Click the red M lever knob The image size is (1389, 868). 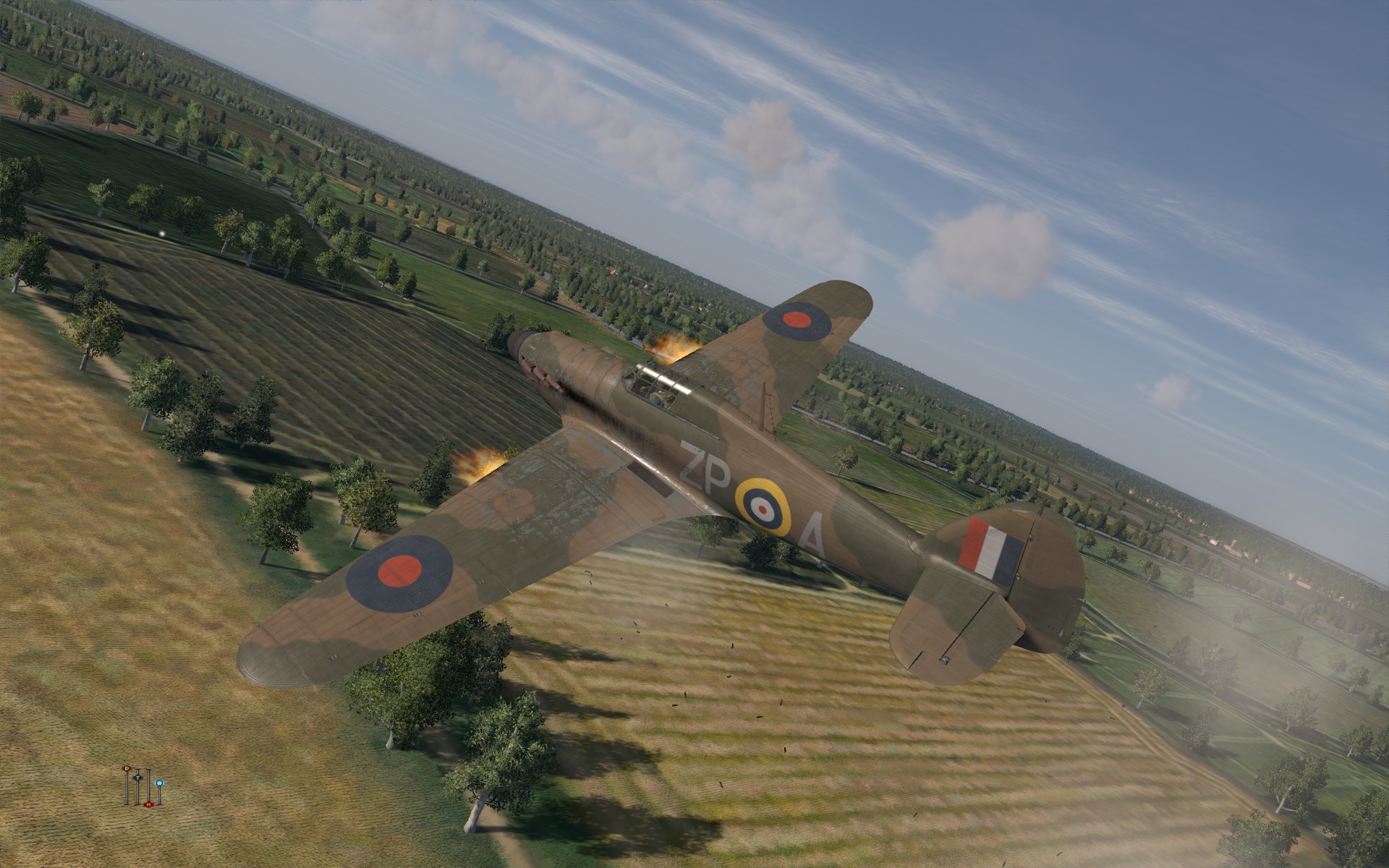pos(148,804)
